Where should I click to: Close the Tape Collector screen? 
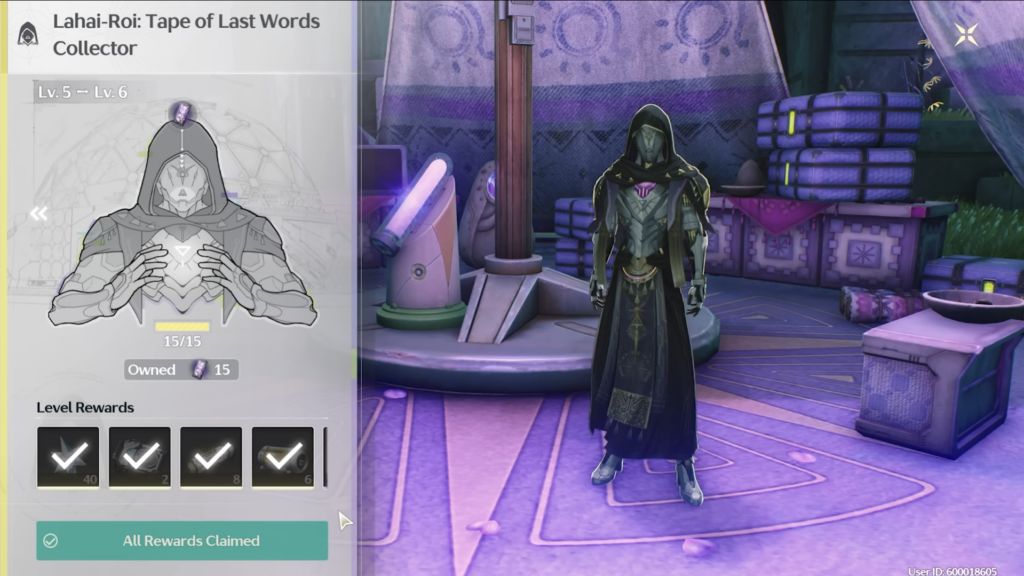point(967,36)
